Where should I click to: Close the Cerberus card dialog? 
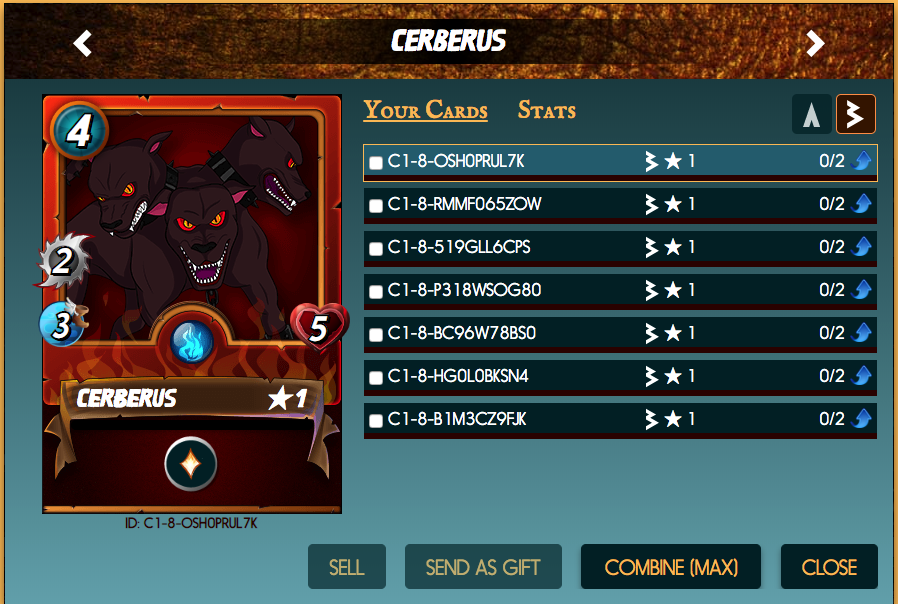pyautogui.click(x=829, y=567)
